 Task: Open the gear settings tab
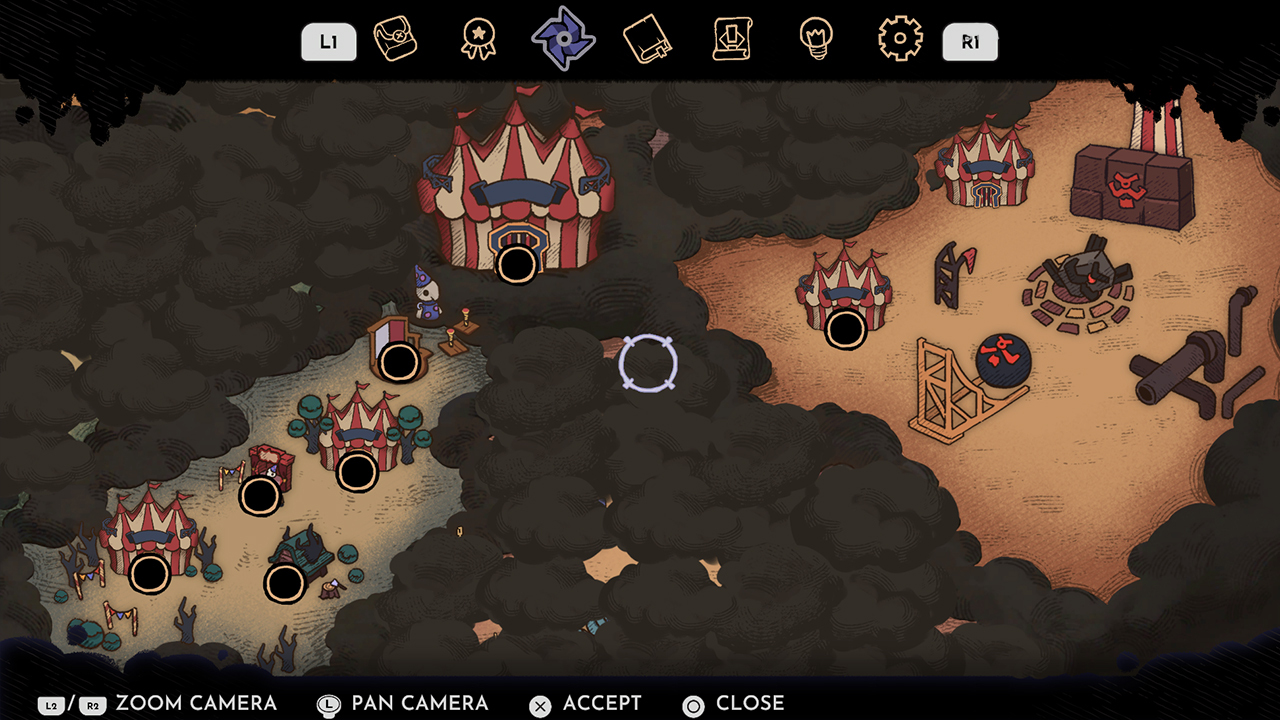[x=899, y=40]
